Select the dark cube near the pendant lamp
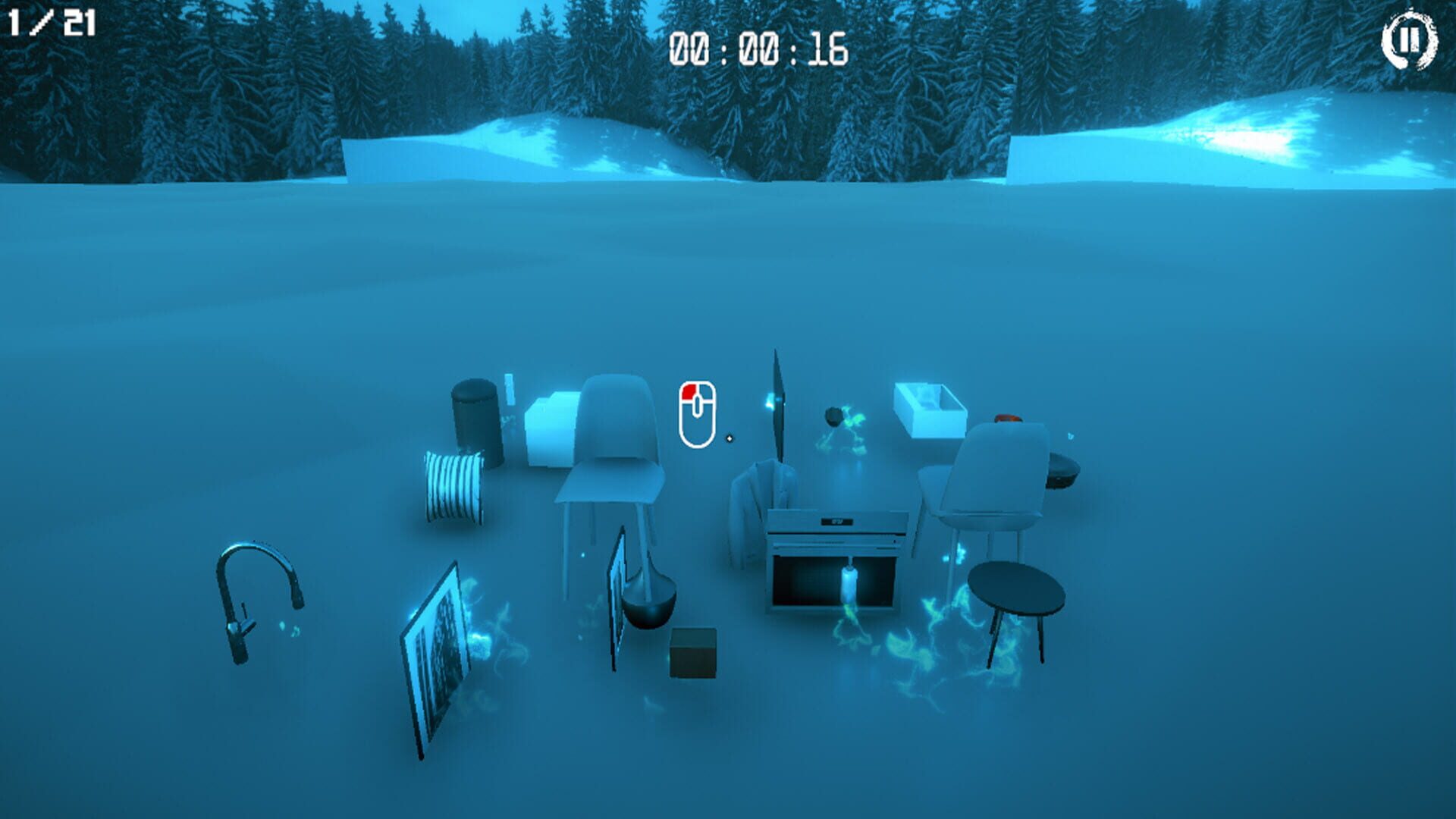 point(694,652)
